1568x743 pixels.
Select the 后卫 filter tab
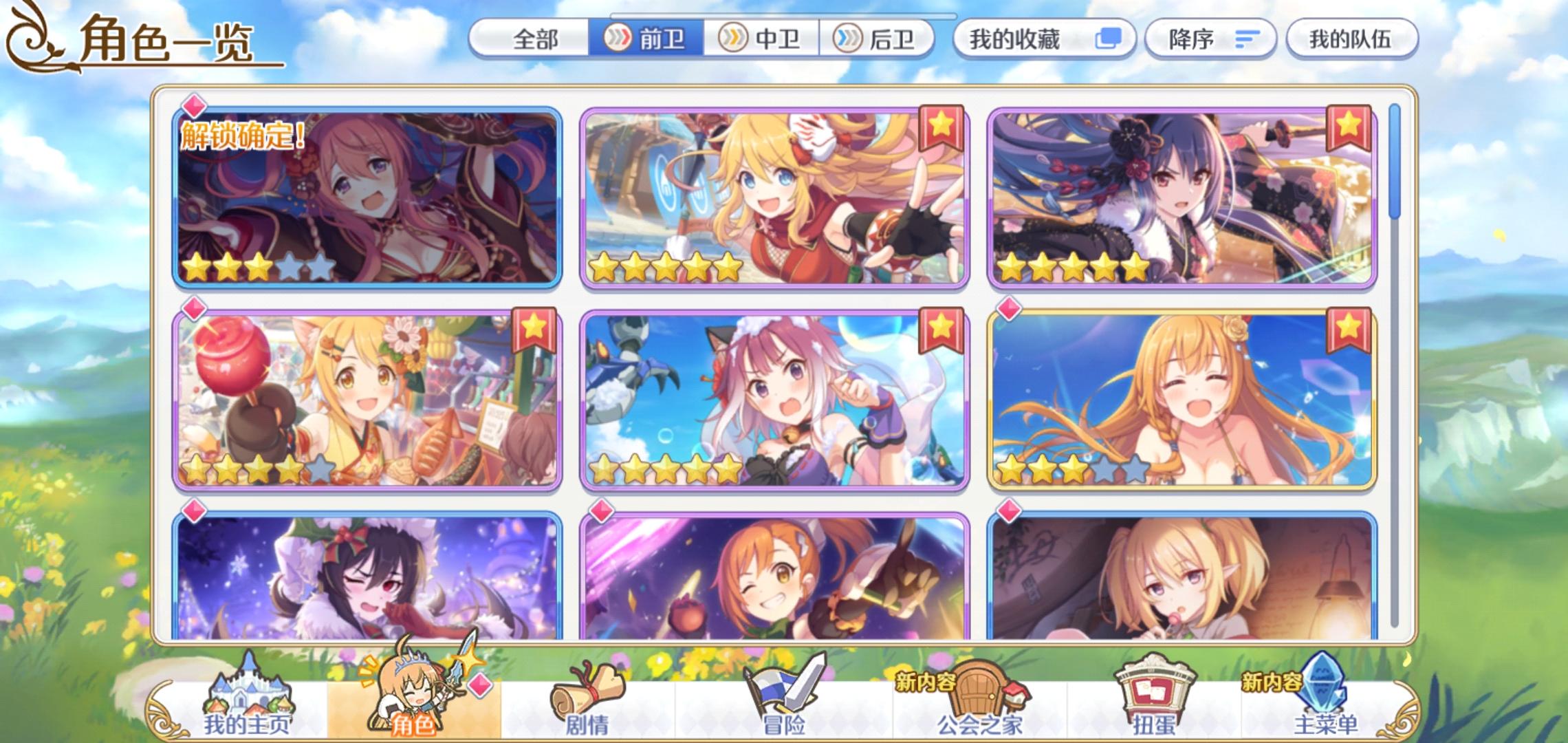click(877, 39)
